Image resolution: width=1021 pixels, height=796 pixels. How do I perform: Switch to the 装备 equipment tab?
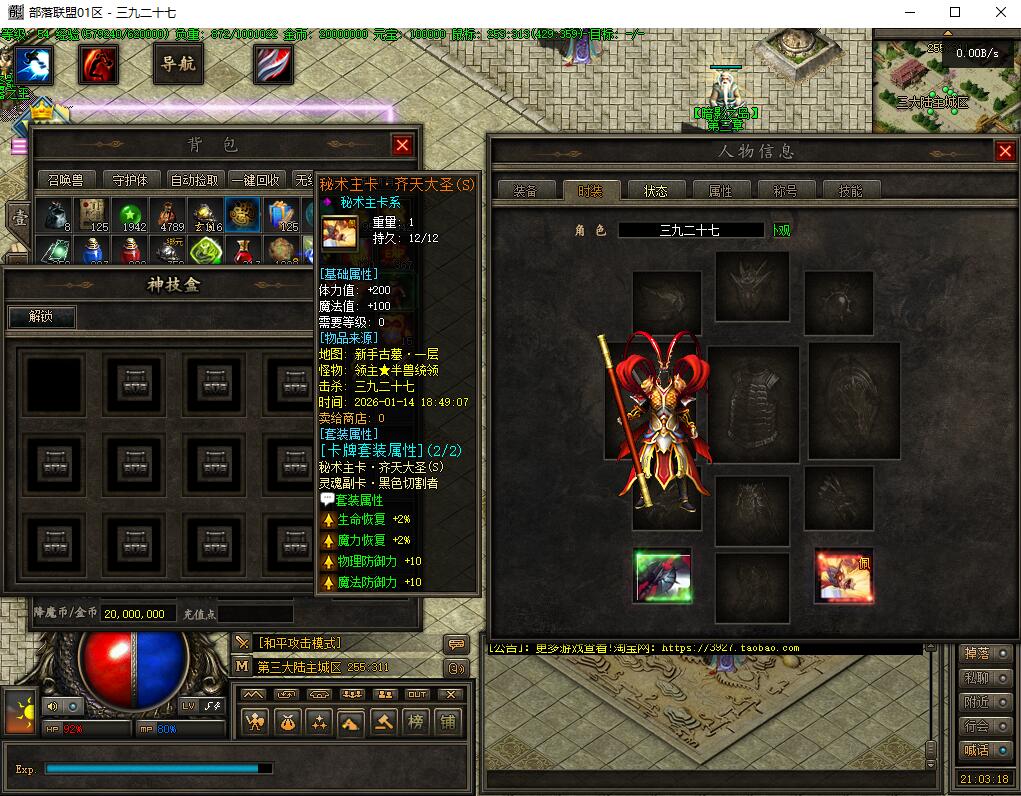tap(525, 191)
